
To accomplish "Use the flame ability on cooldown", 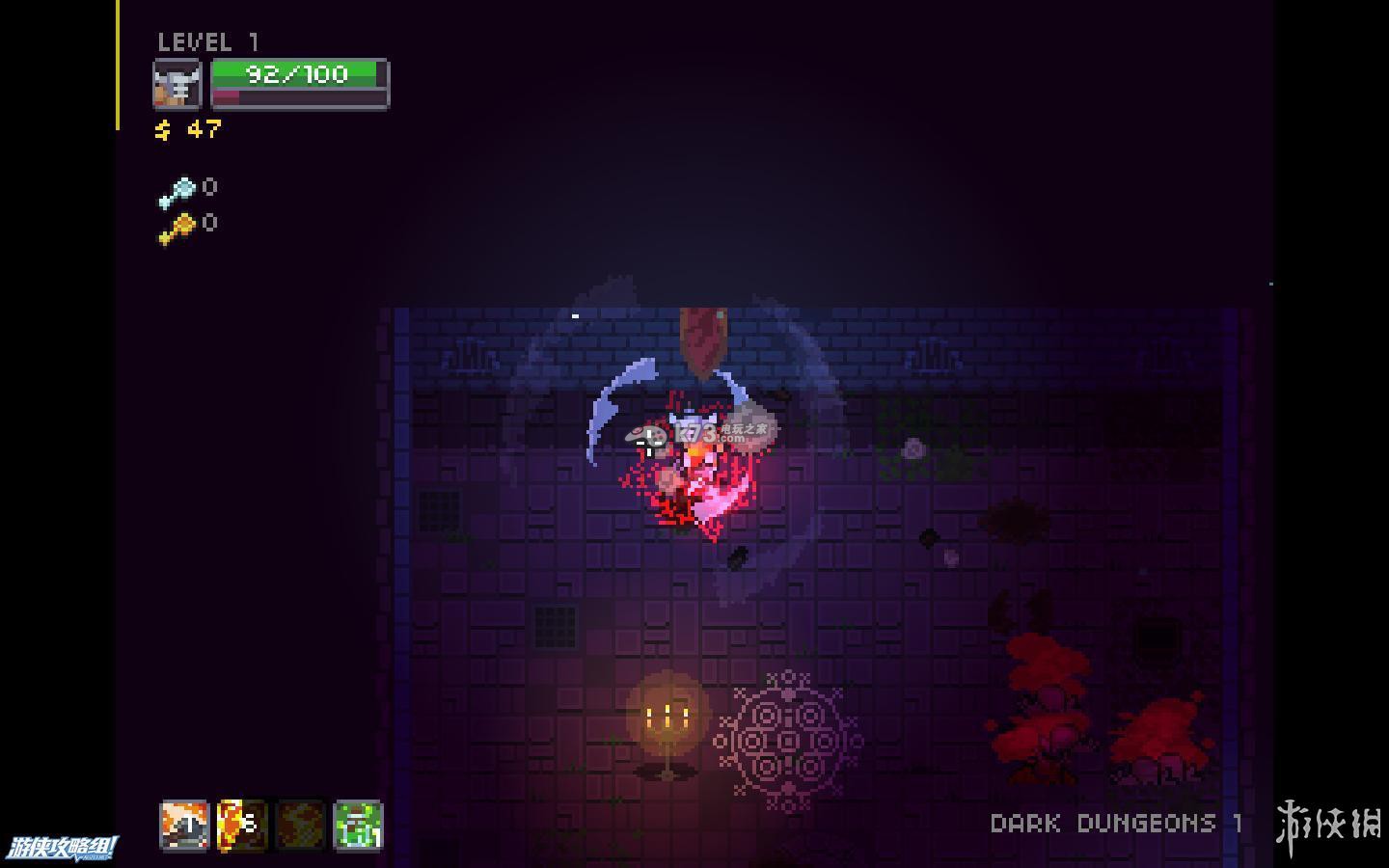I will 241,826.
